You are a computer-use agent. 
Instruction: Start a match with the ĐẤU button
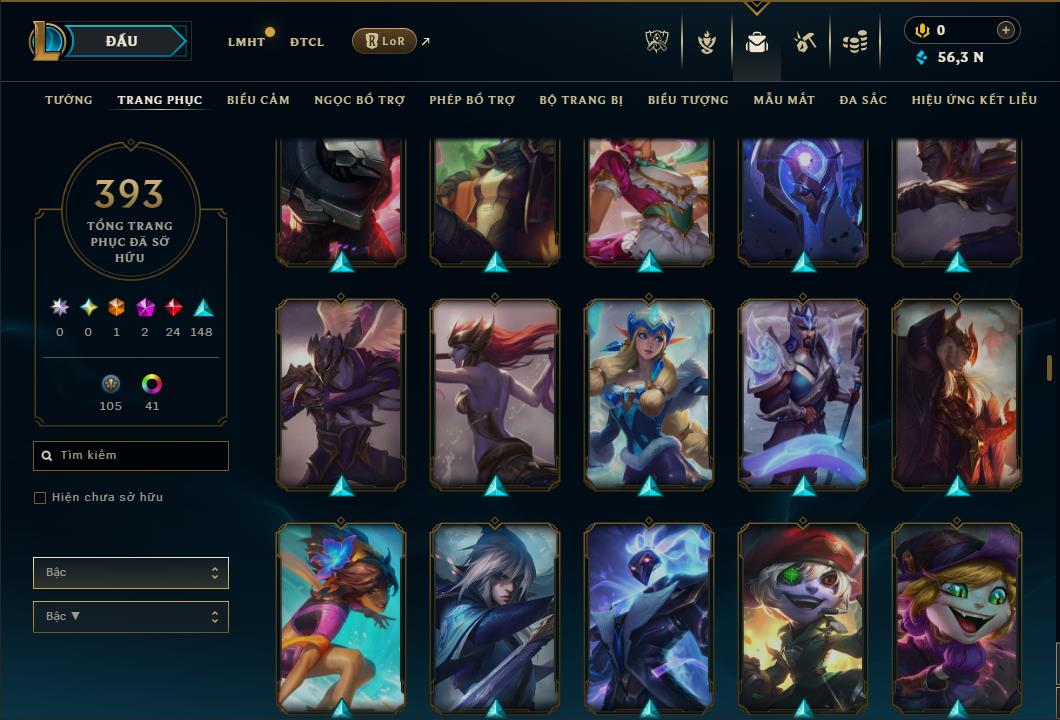(122, 41)
